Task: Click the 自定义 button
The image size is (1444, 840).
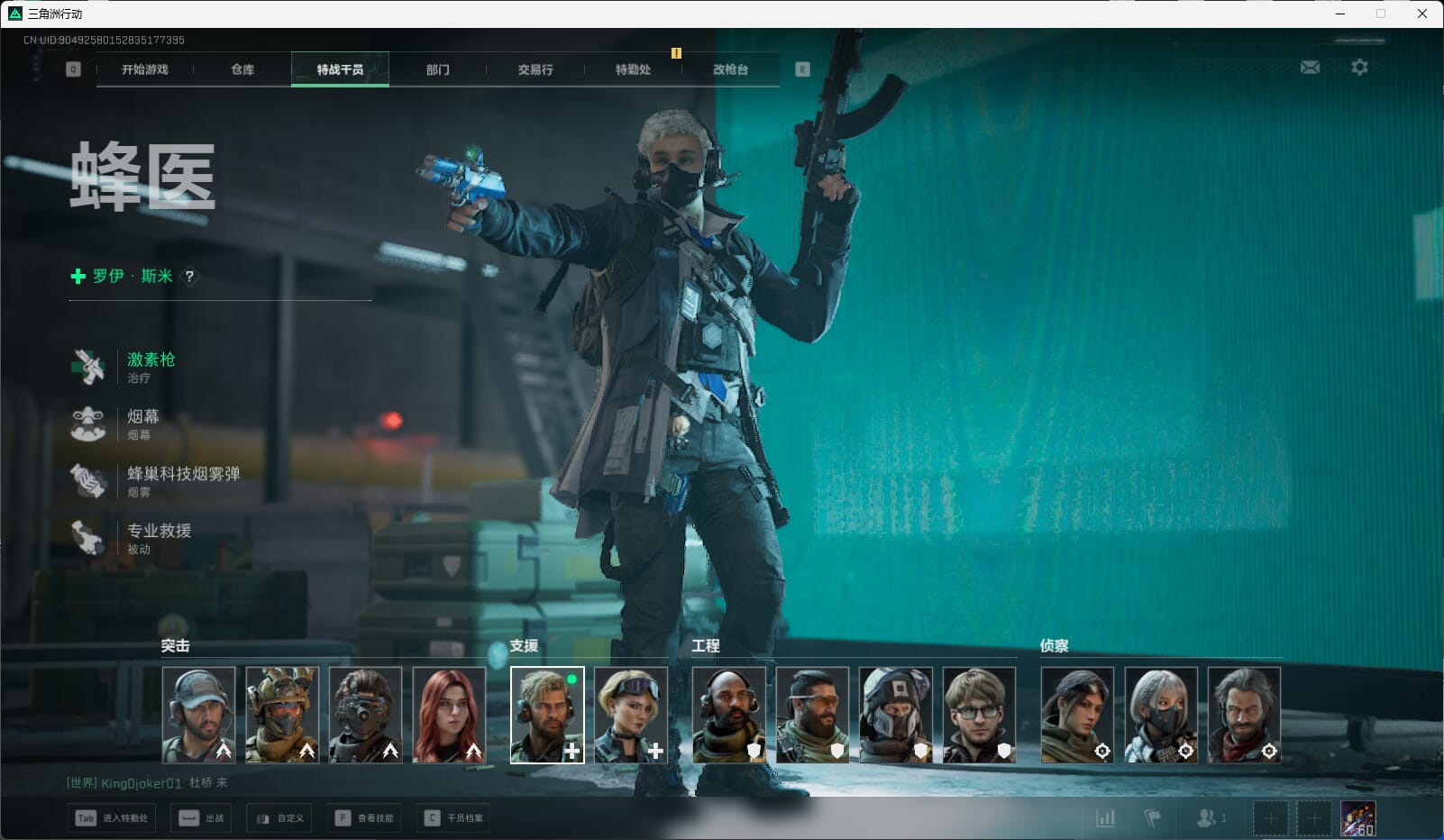Action: point(281,818)
